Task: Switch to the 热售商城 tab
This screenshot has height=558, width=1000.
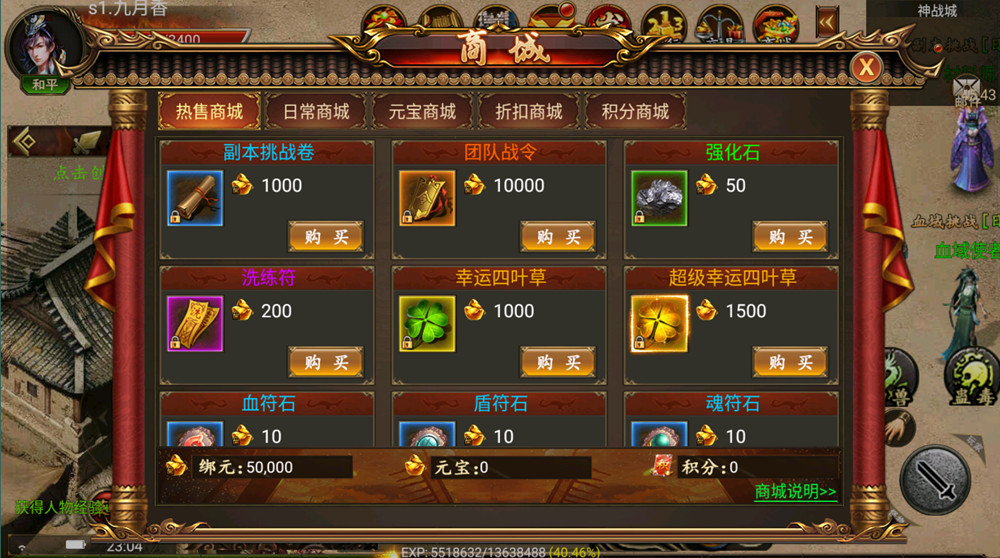Action: point(209,112)
